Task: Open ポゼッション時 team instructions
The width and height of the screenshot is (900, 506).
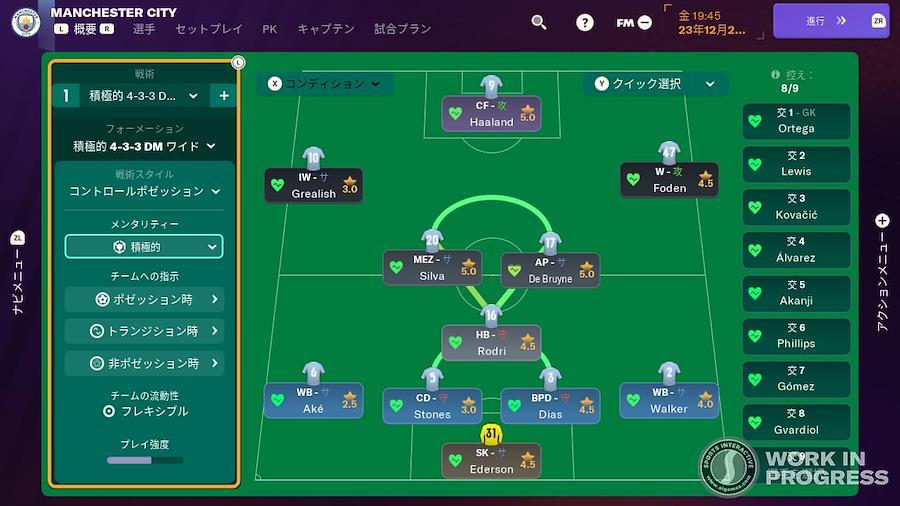Action: (x=144, y=299)
